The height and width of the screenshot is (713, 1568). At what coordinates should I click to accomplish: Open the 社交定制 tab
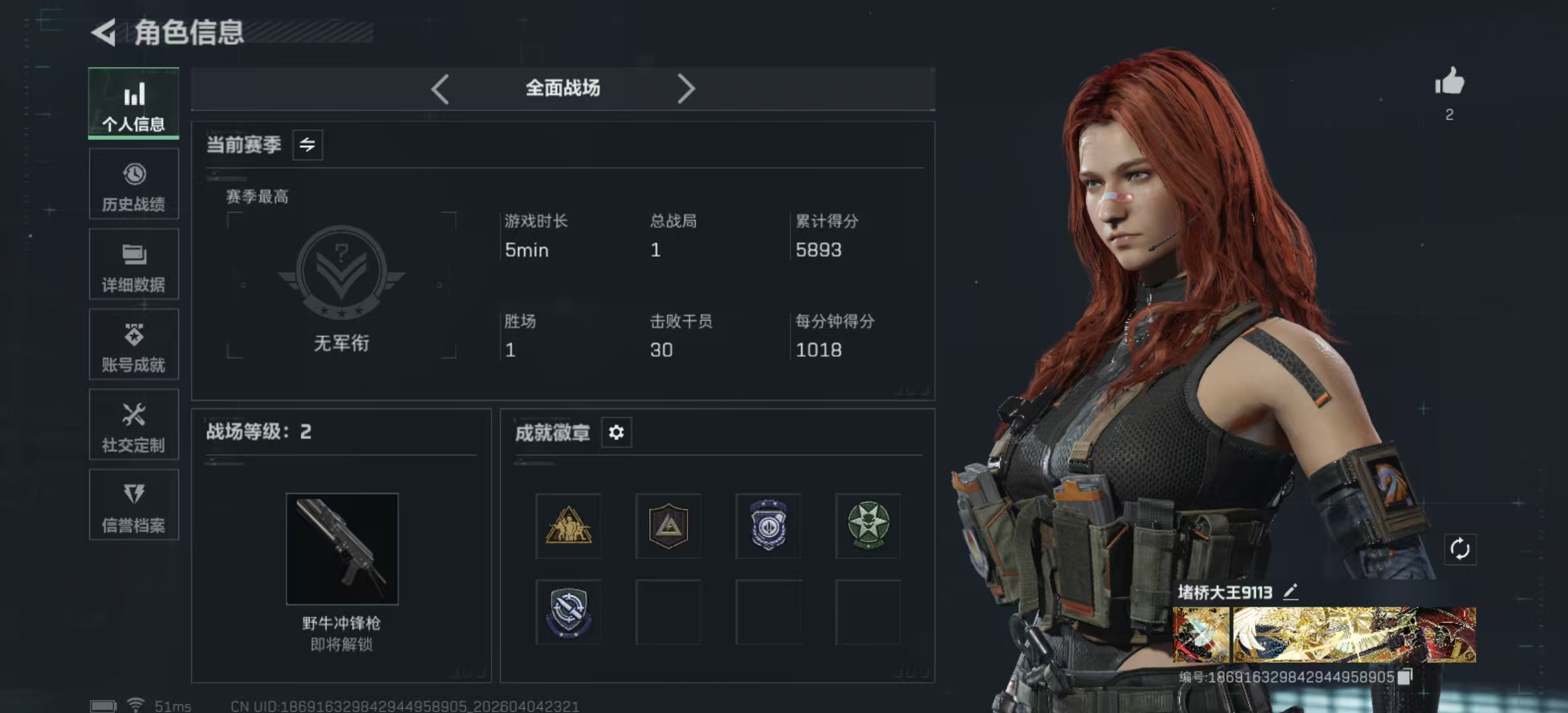[x=133, y=425]
